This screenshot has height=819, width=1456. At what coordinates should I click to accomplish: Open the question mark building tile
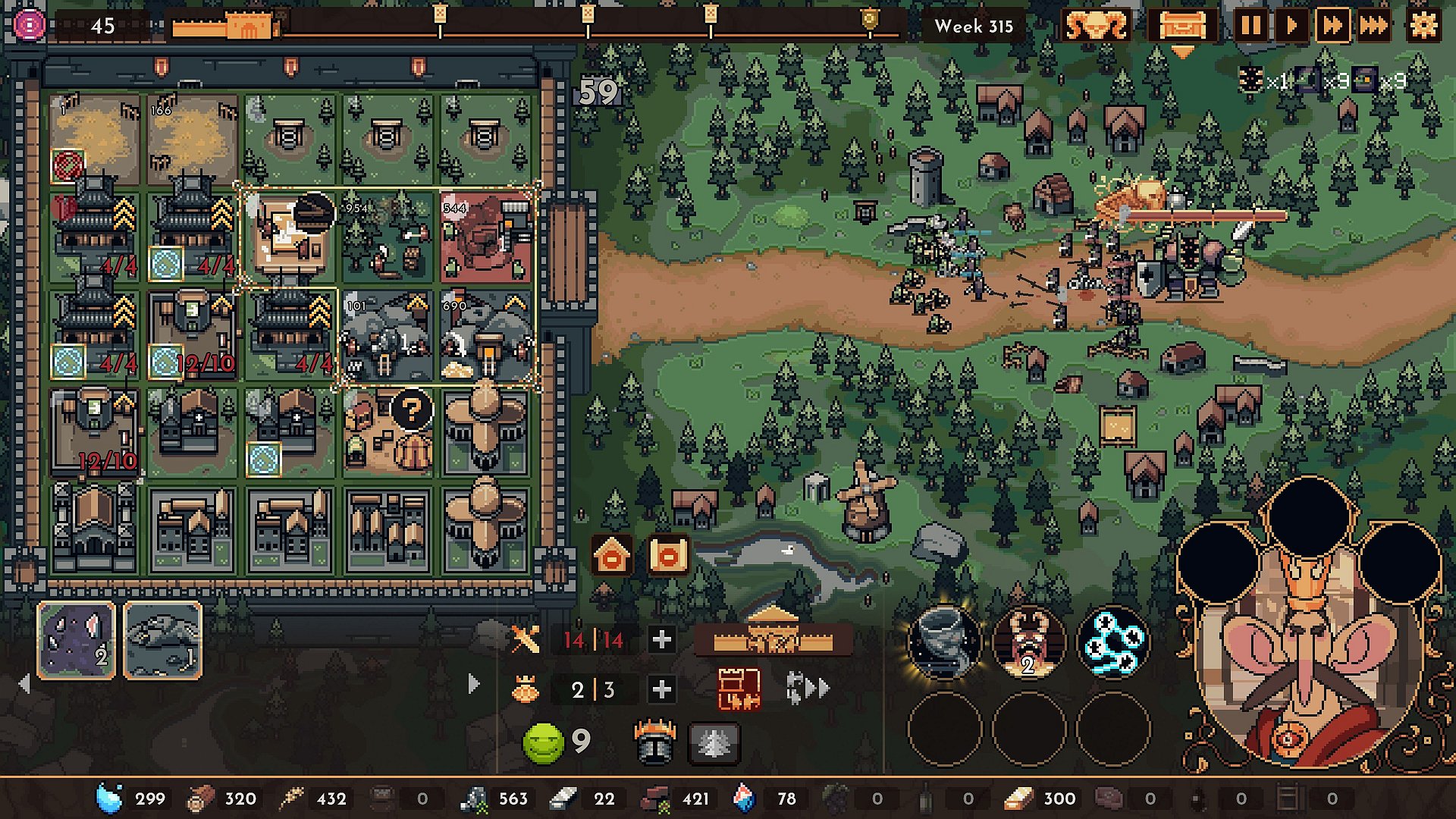click(x=411, y=410)
